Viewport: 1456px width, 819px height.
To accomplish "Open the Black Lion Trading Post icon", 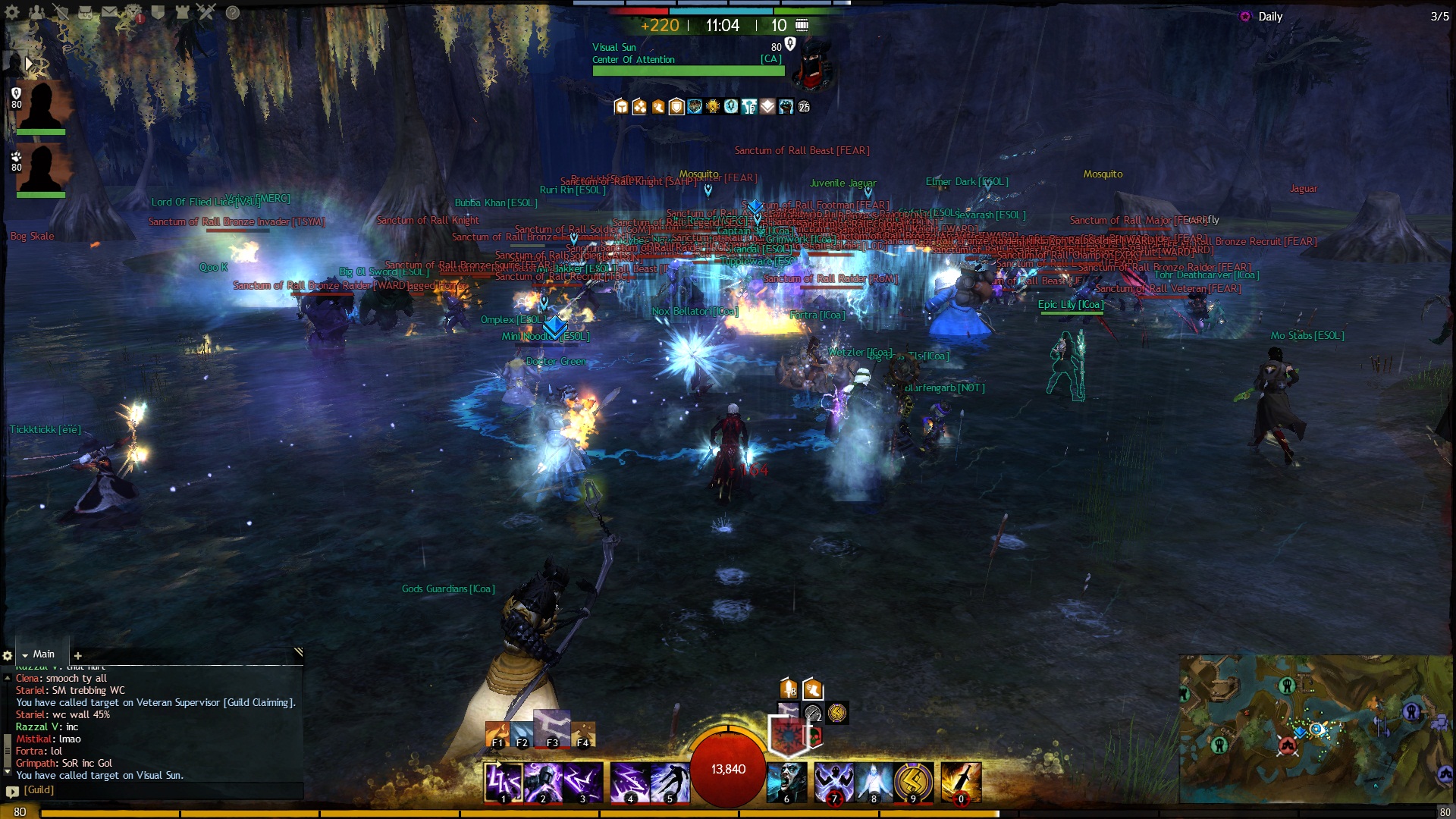I will (x=133, y=12).
